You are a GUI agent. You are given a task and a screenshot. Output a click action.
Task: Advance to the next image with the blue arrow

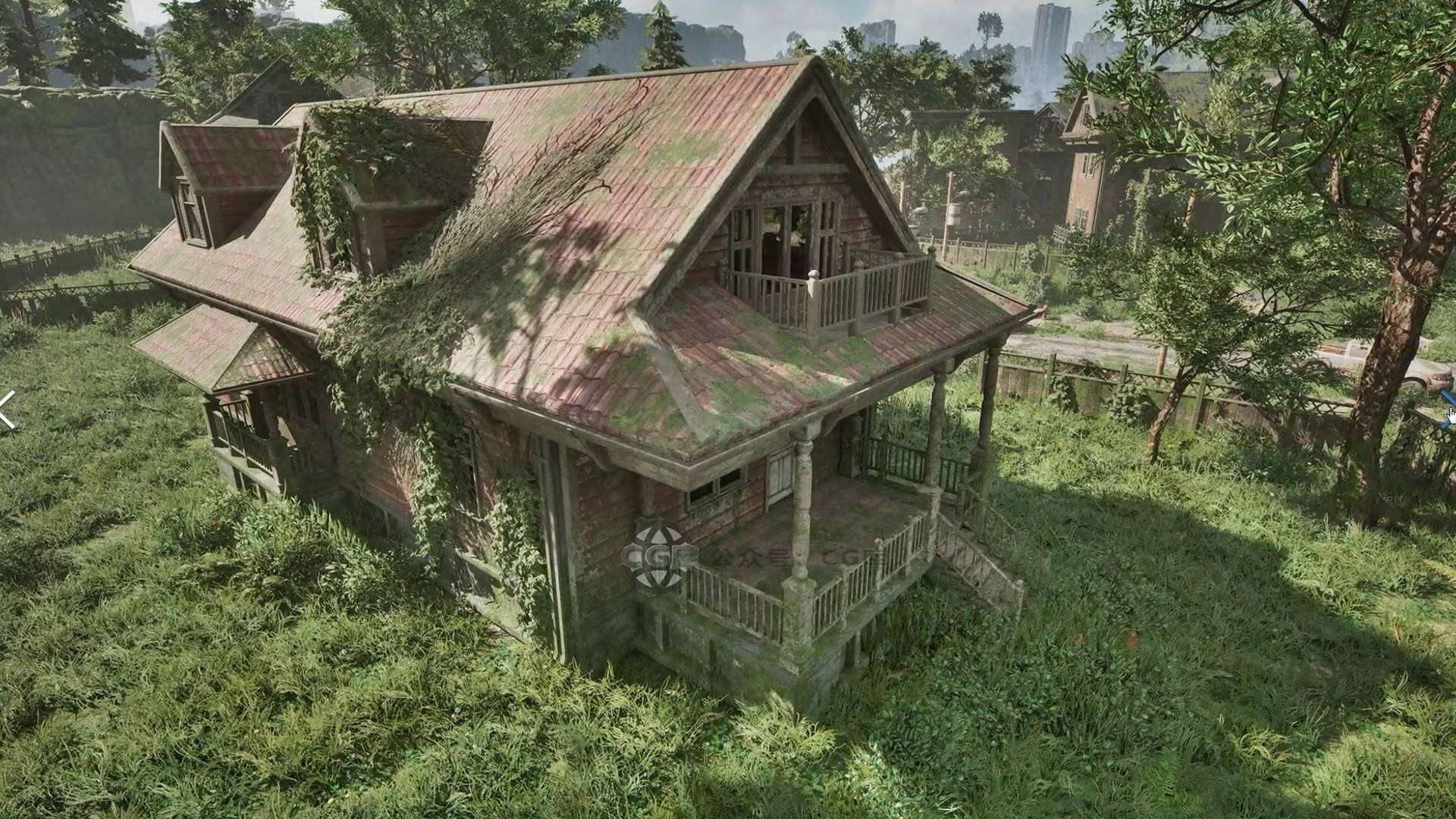click(1447, 409)
